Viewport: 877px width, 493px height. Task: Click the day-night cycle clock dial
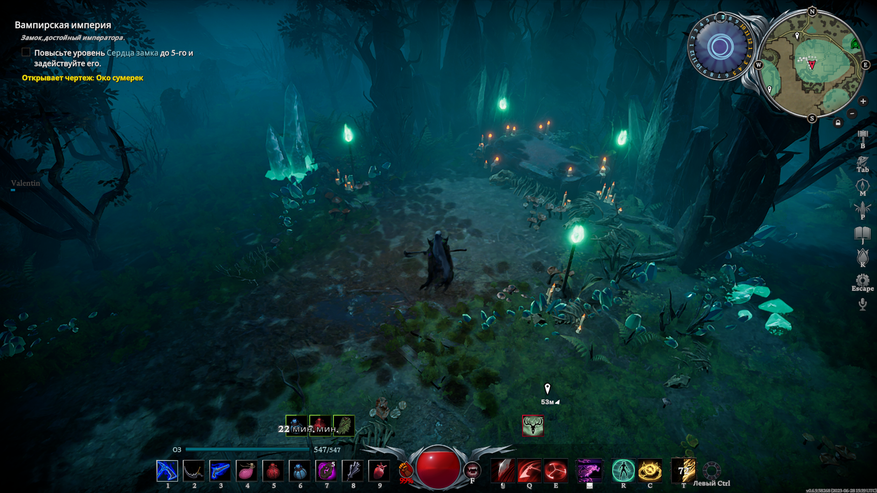coord(720,46)
